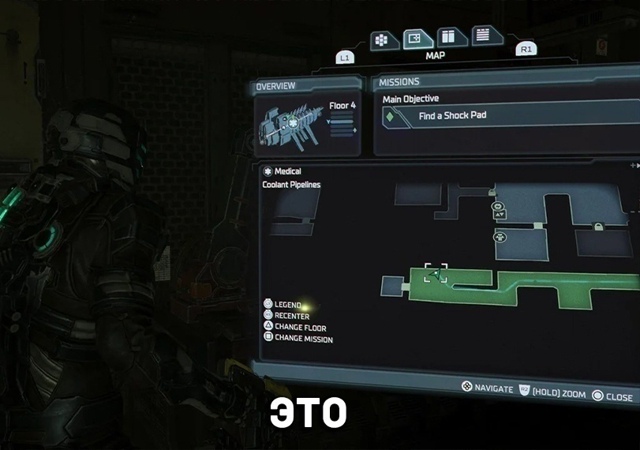This screenshot has width=640, height=450.
Task: Select the active Map tab
Action: pos(415,40)
